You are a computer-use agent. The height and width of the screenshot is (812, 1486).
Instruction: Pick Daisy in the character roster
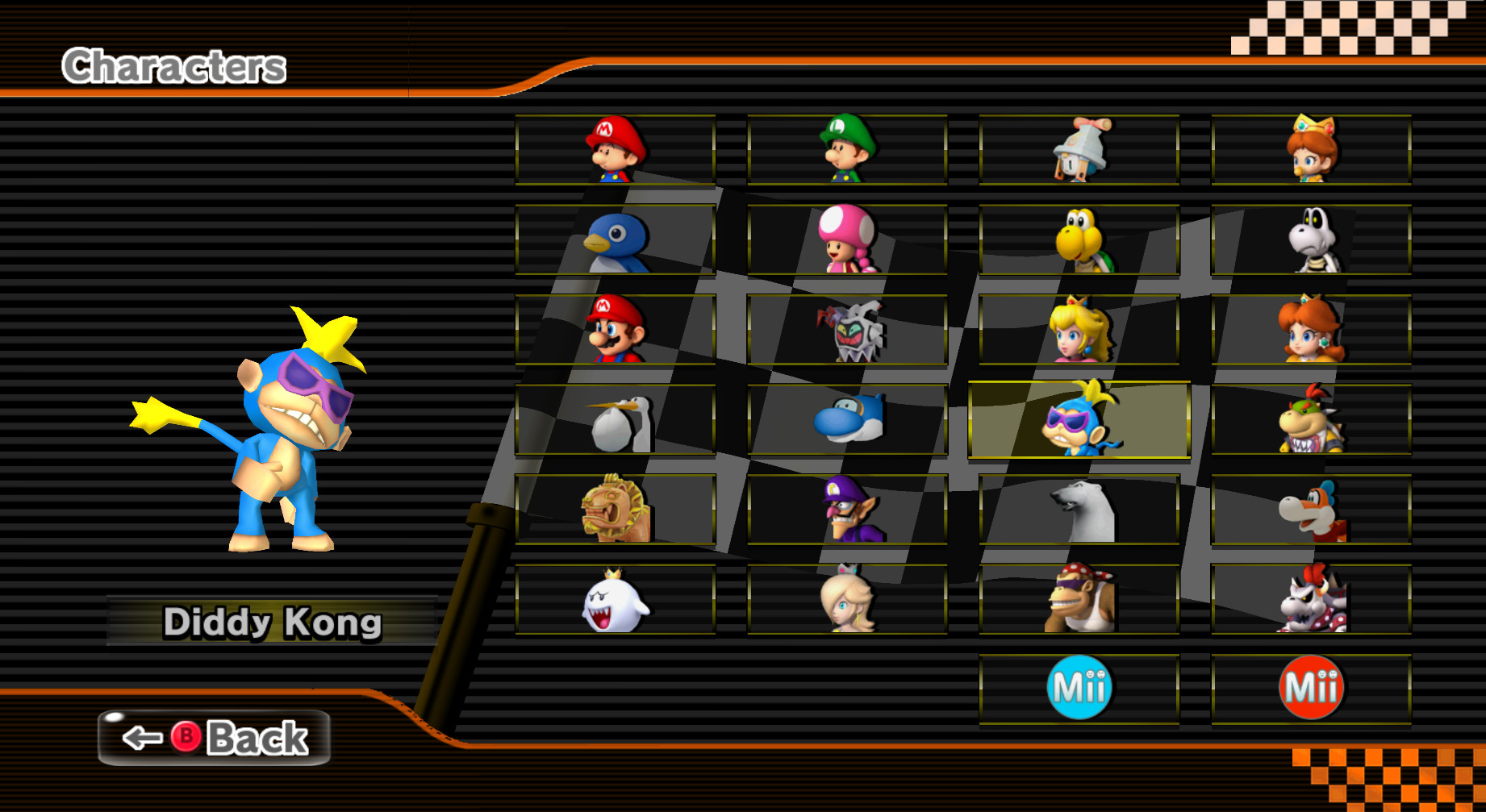point(1311,333)
